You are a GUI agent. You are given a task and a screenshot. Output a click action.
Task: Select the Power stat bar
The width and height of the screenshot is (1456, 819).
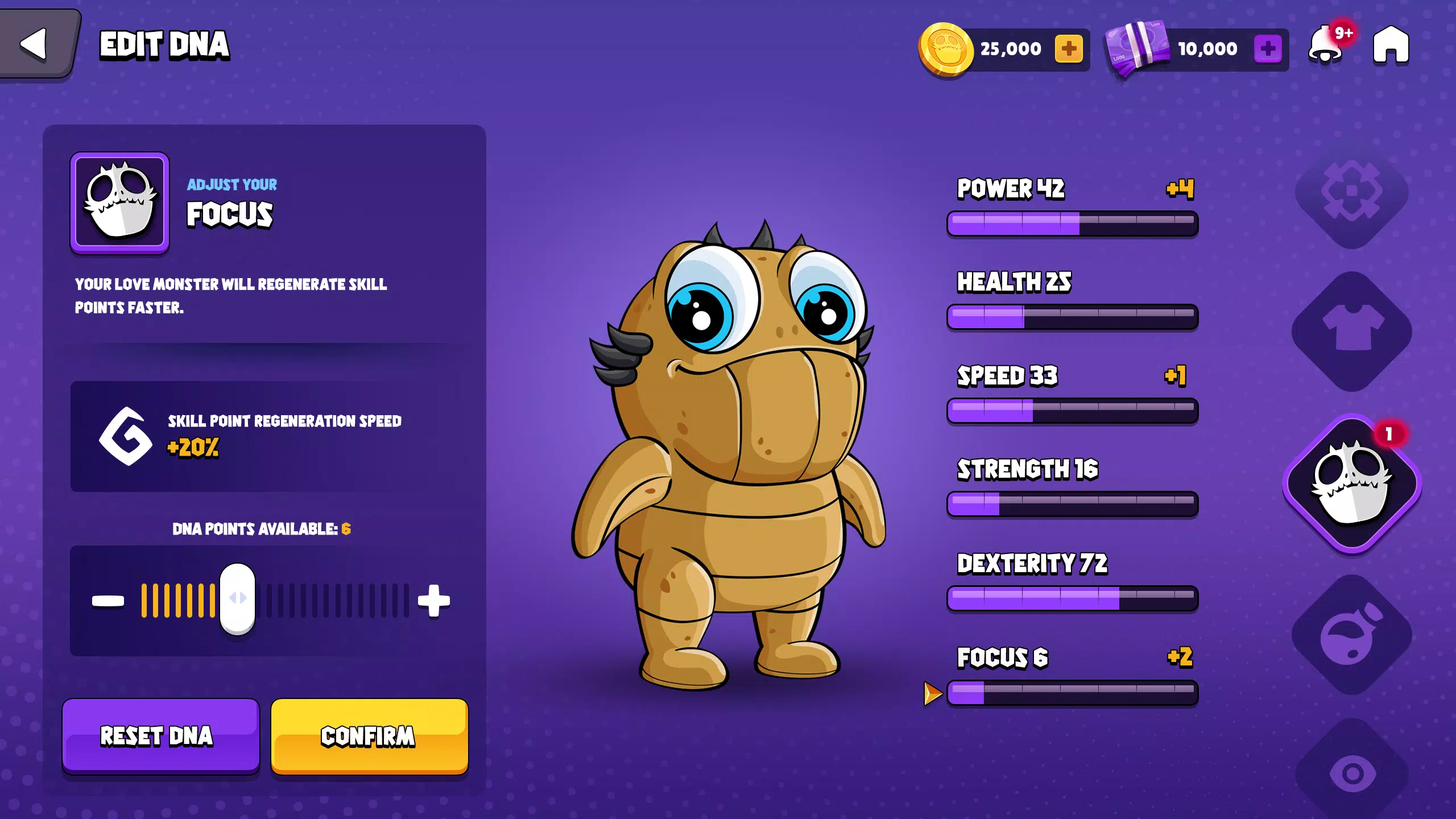[x=1072, y=223]
